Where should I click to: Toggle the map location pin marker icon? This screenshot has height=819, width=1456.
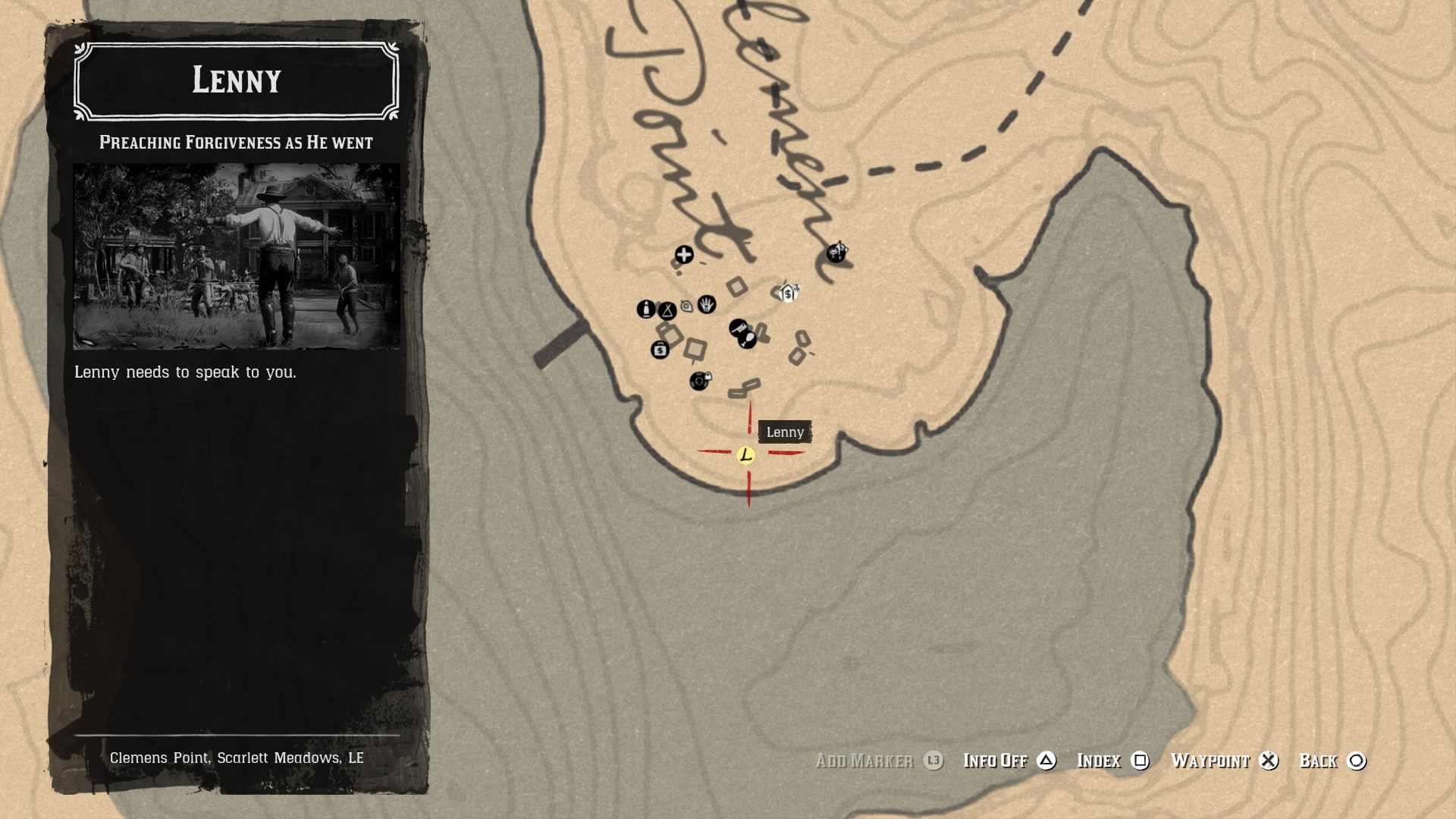tap(686, 307)
